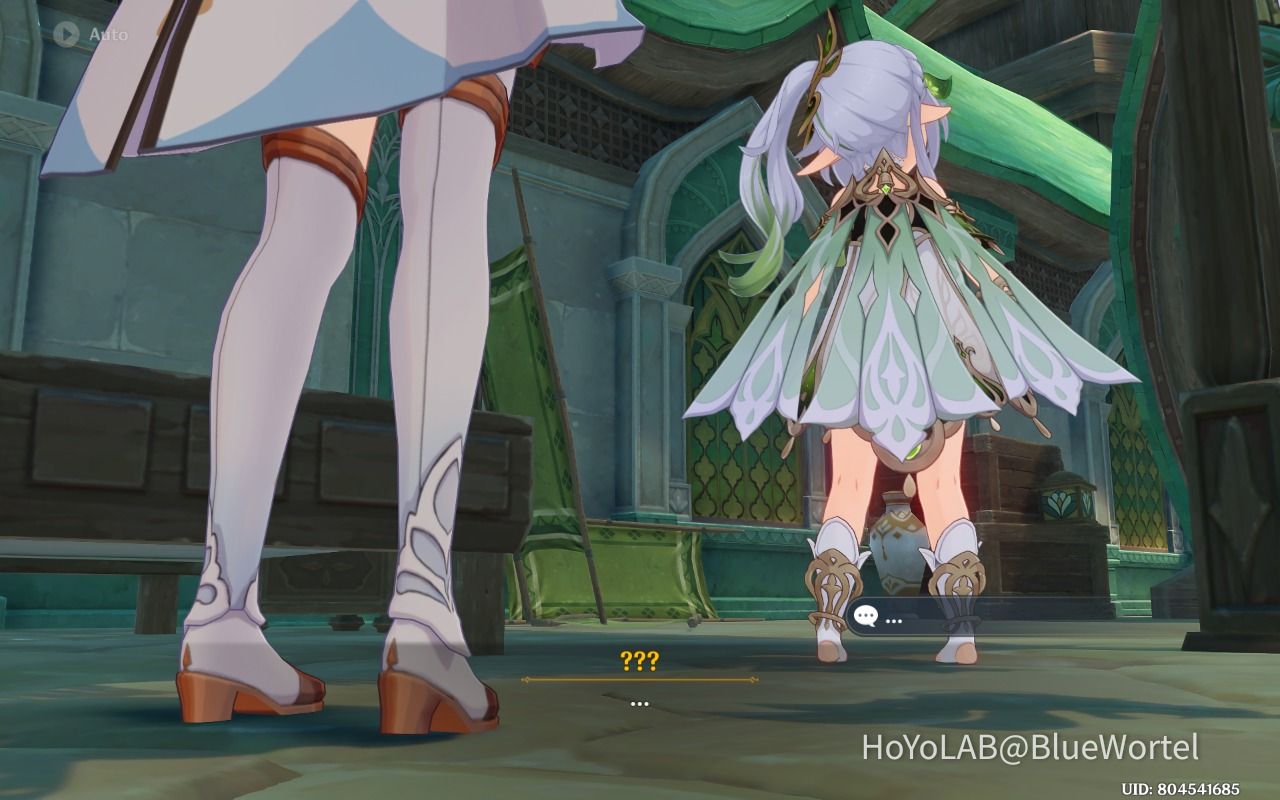The image size is (1280, 800).
Task: Click the golden diamond at the divider's left end
Action: [x=524, y=679]
